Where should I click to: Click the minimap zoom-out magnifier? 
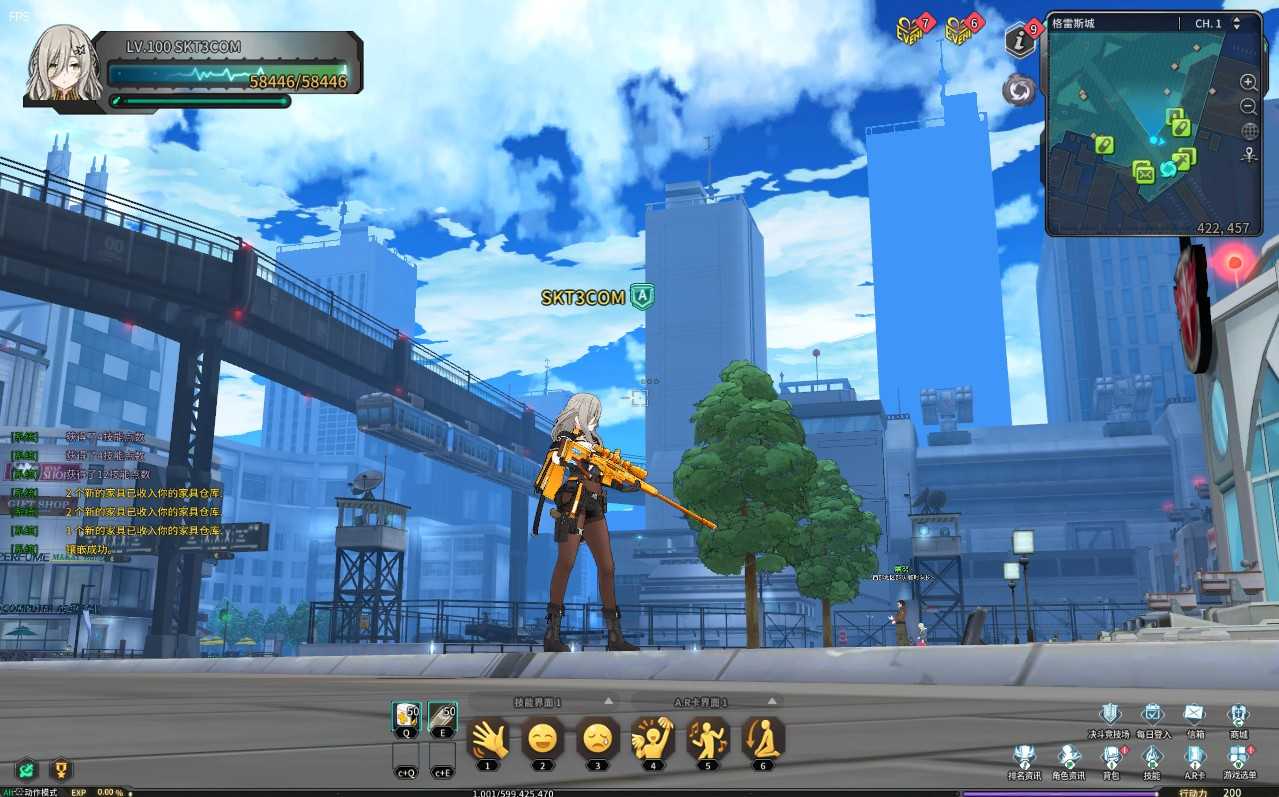click(x=1249, y=106)
